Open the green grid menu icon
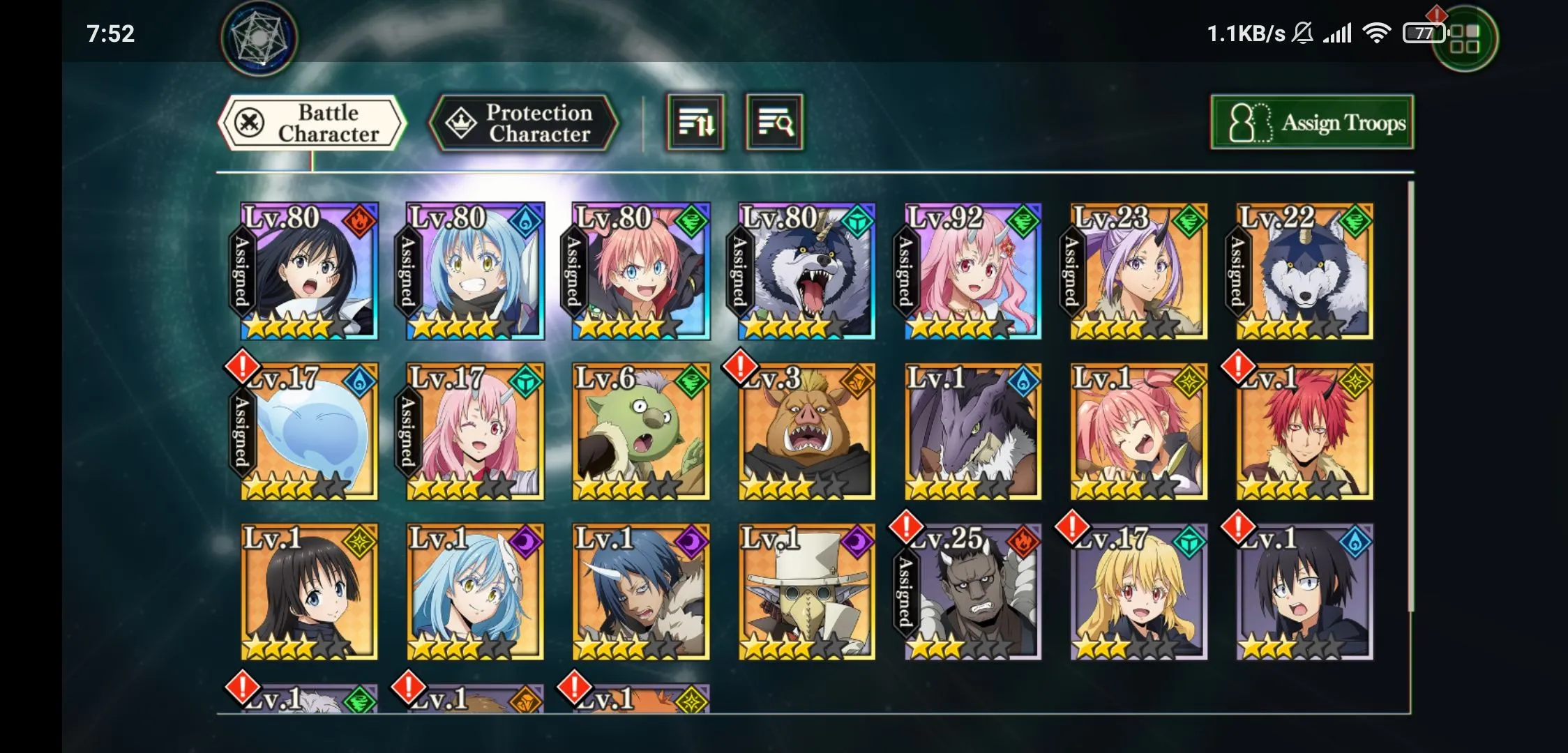 click(1464, 39)
